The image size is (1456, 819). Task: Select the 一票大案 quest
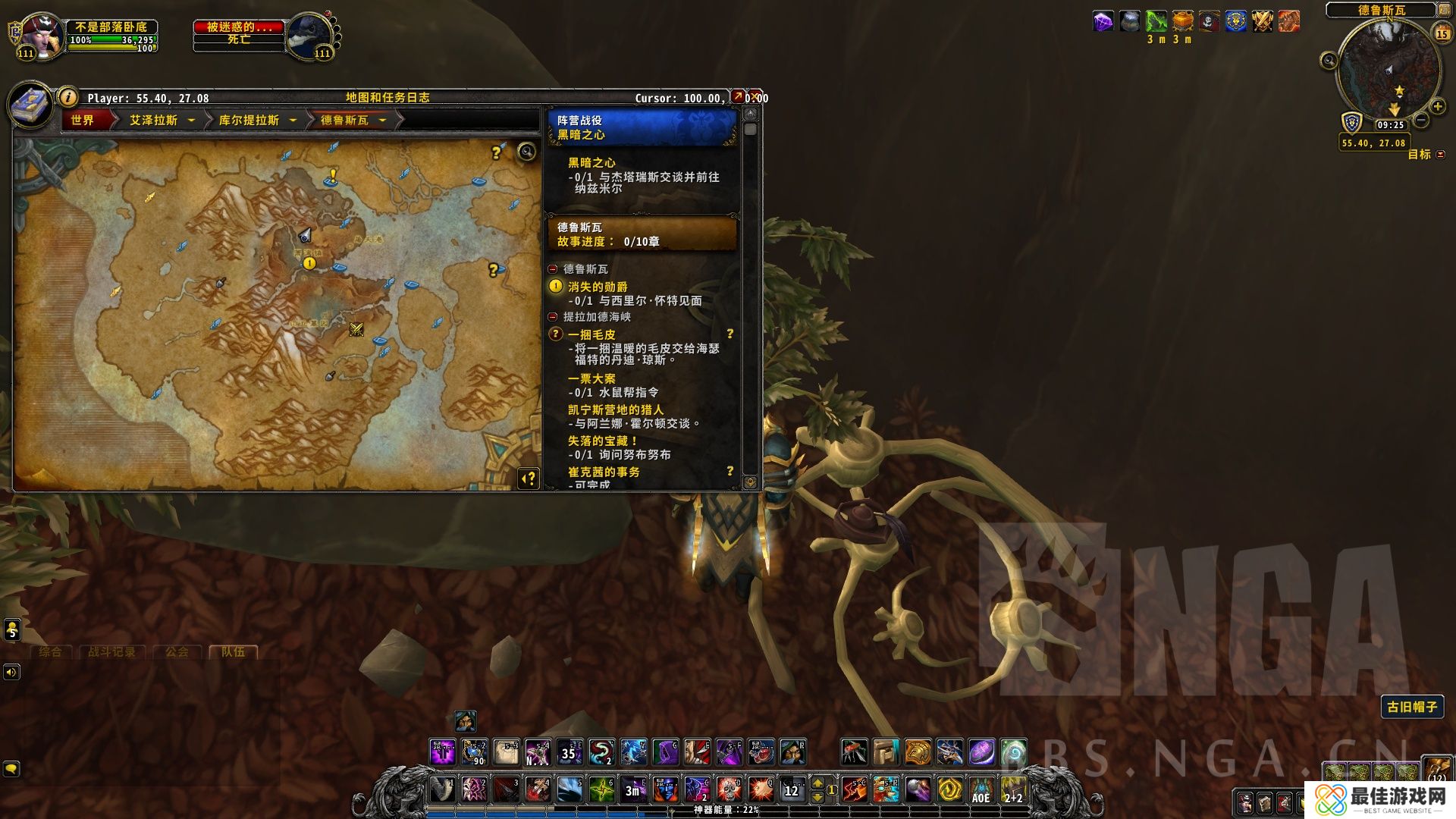pyautogui.click(x=591, y=378)
